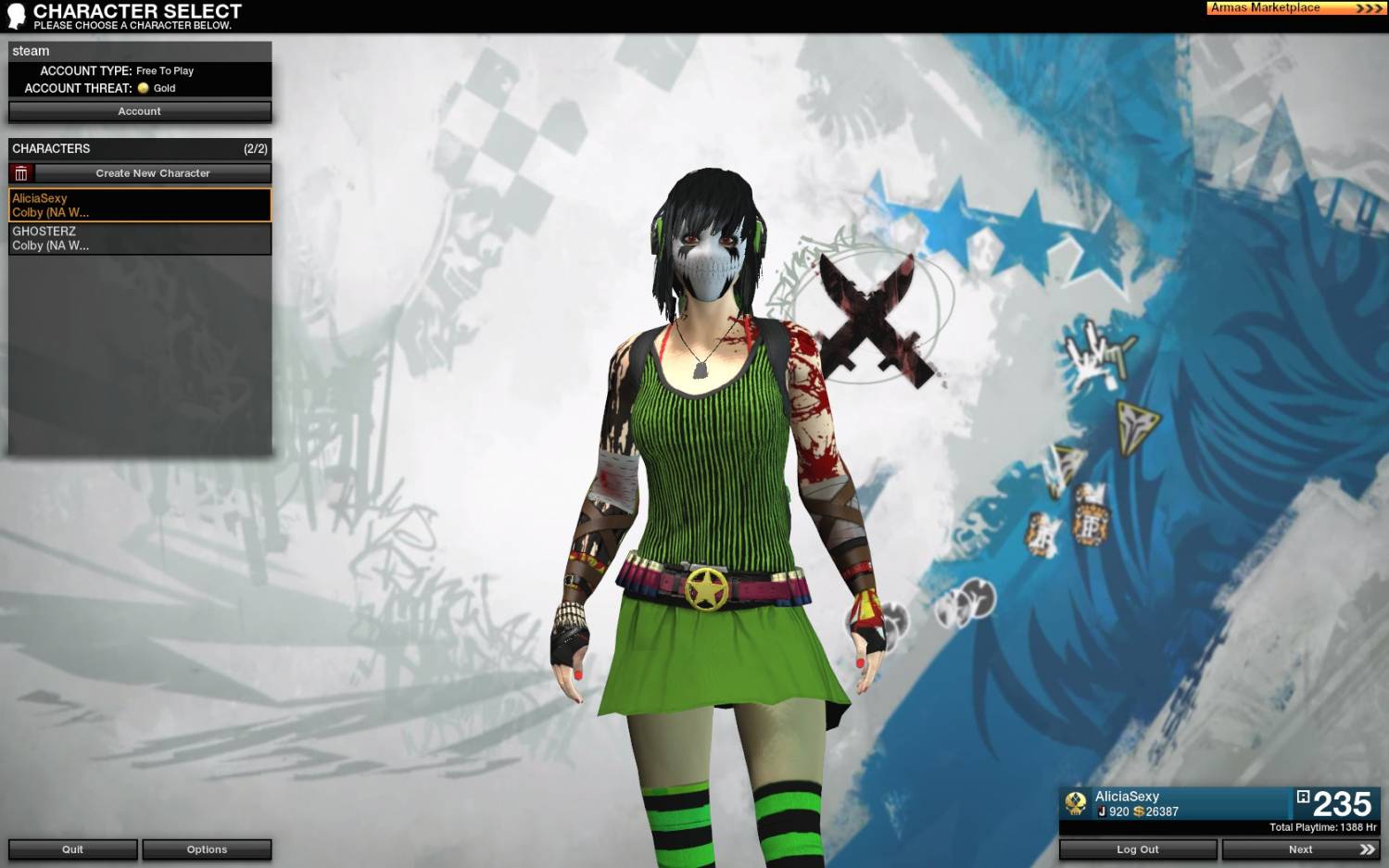1389x868 pixels.
Task: Log Out of the account
Action: 1137,849
